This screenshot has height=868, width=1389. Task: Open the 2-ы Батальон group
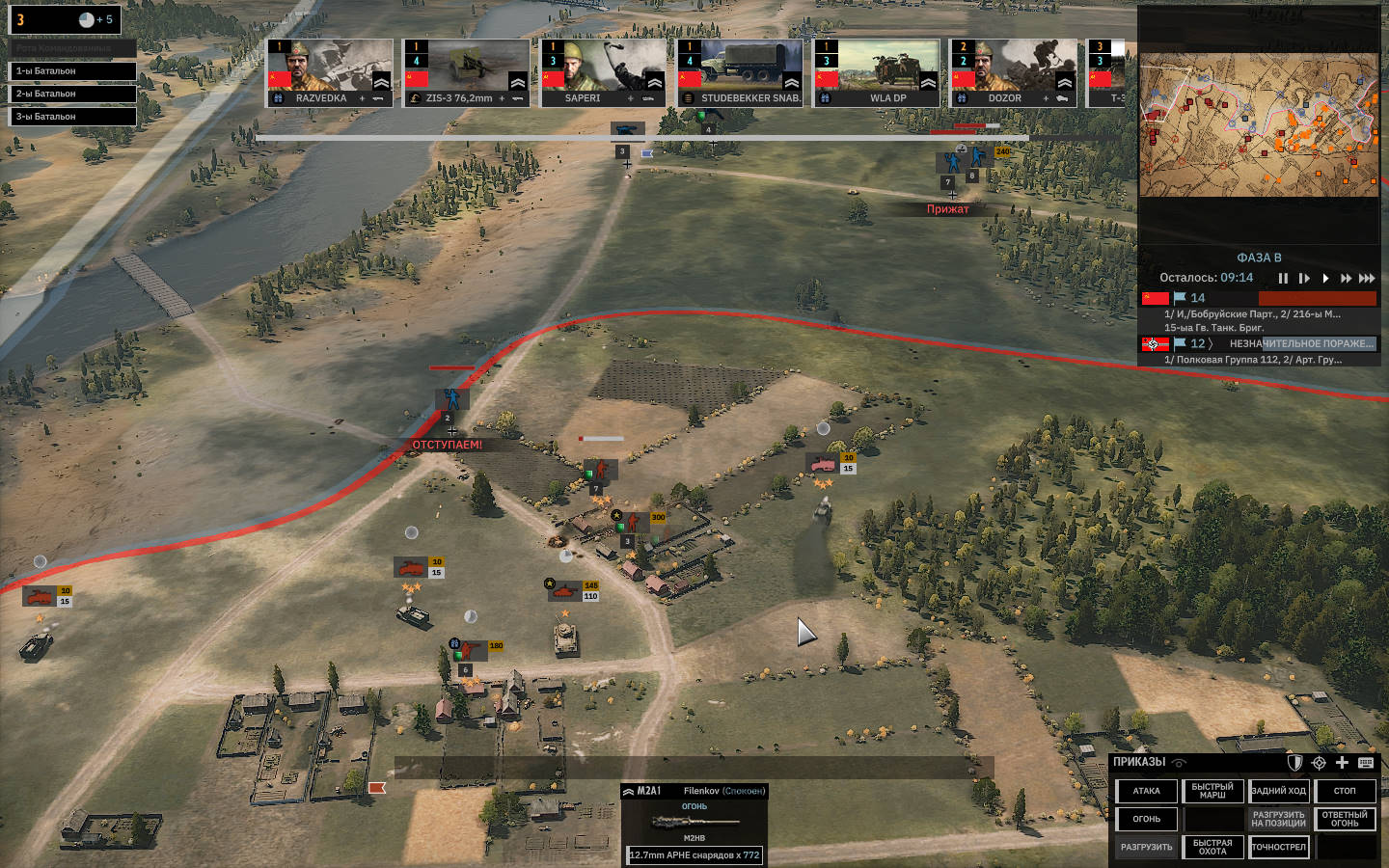tap(73, 94)
